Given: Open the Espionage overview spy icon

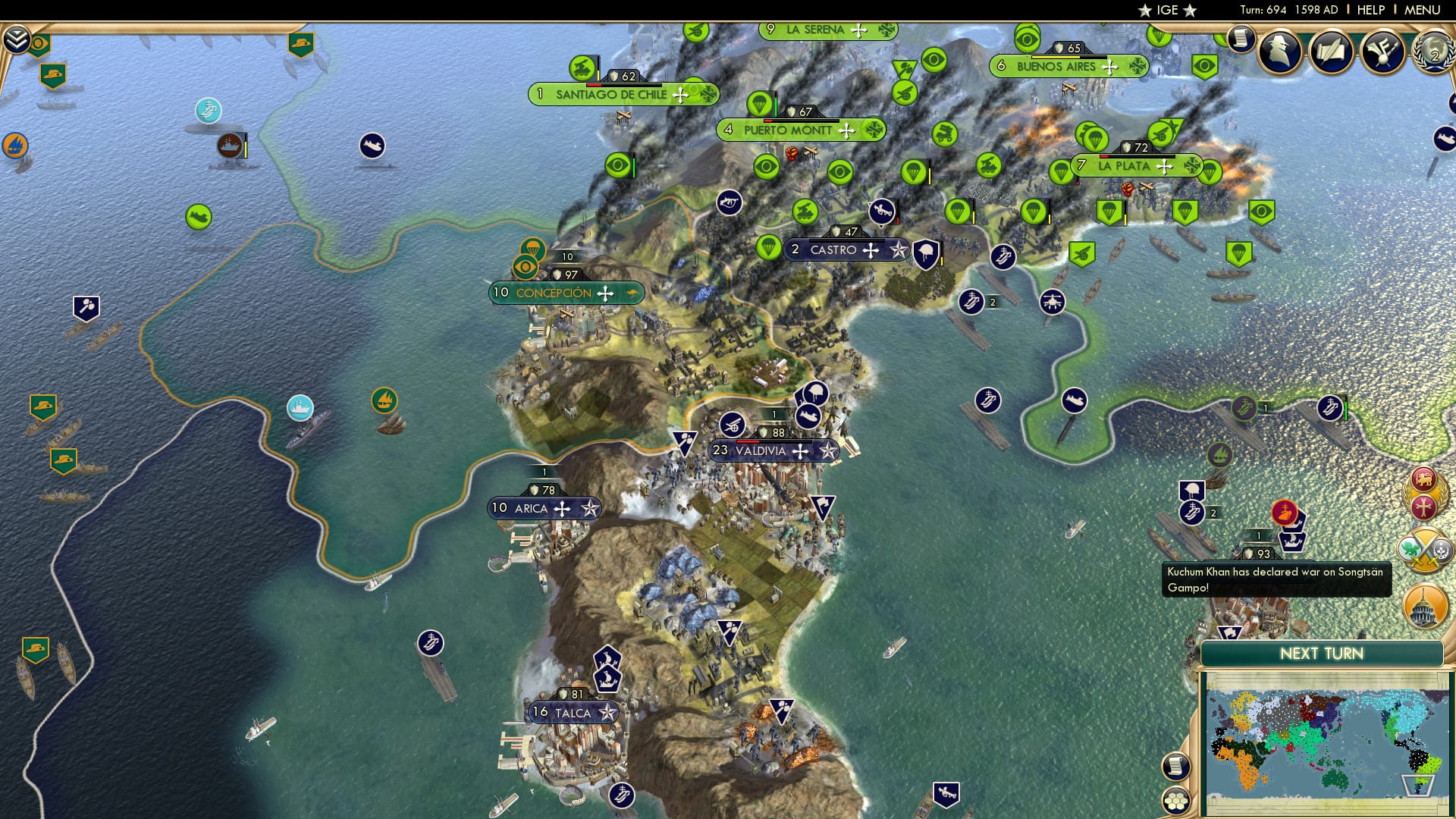Looking at the screenshot, I should [x=1280, y=50].
